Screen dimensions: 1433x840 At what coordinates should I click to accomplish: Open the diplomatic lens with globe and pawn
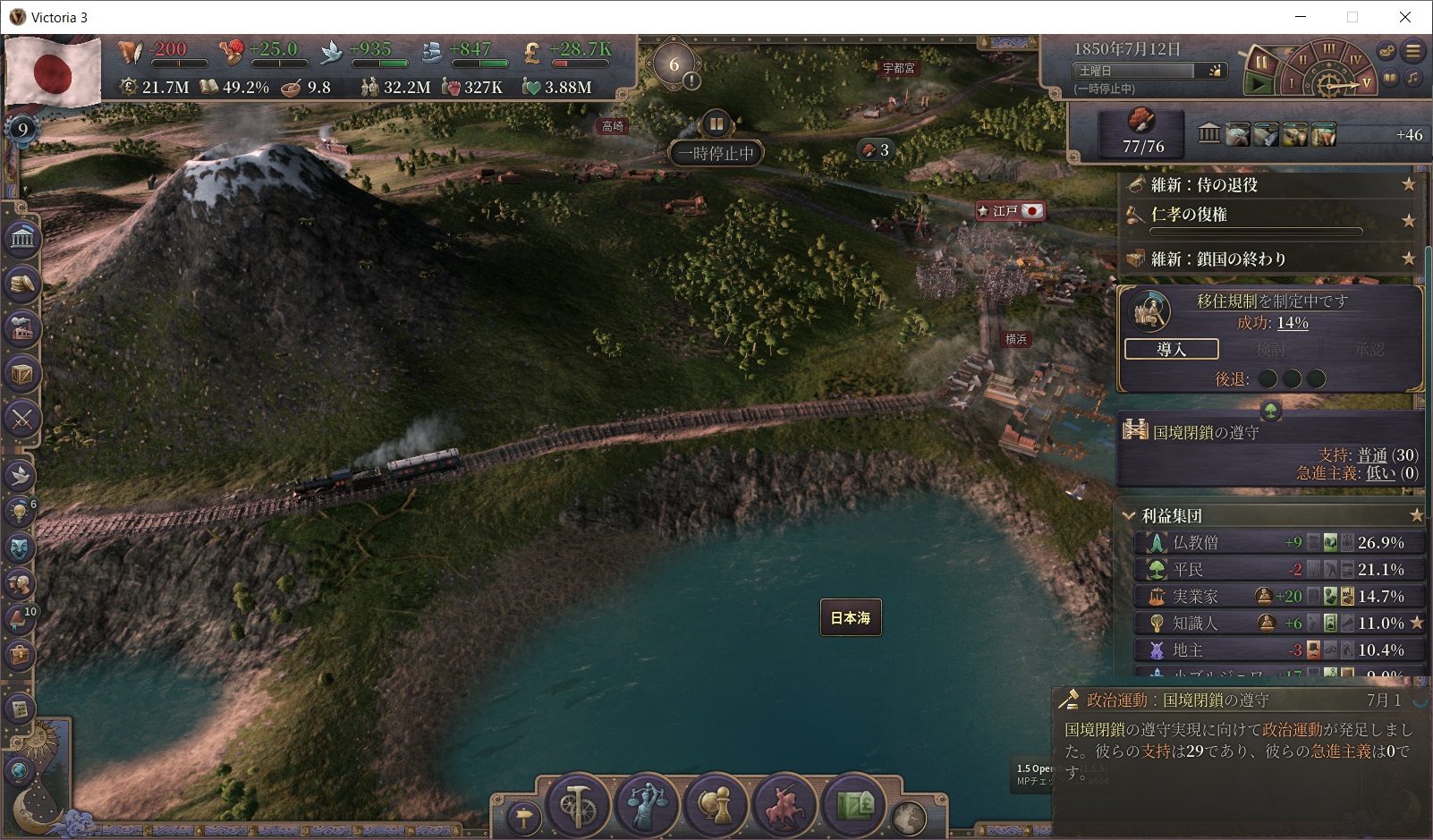pos(716,806)
